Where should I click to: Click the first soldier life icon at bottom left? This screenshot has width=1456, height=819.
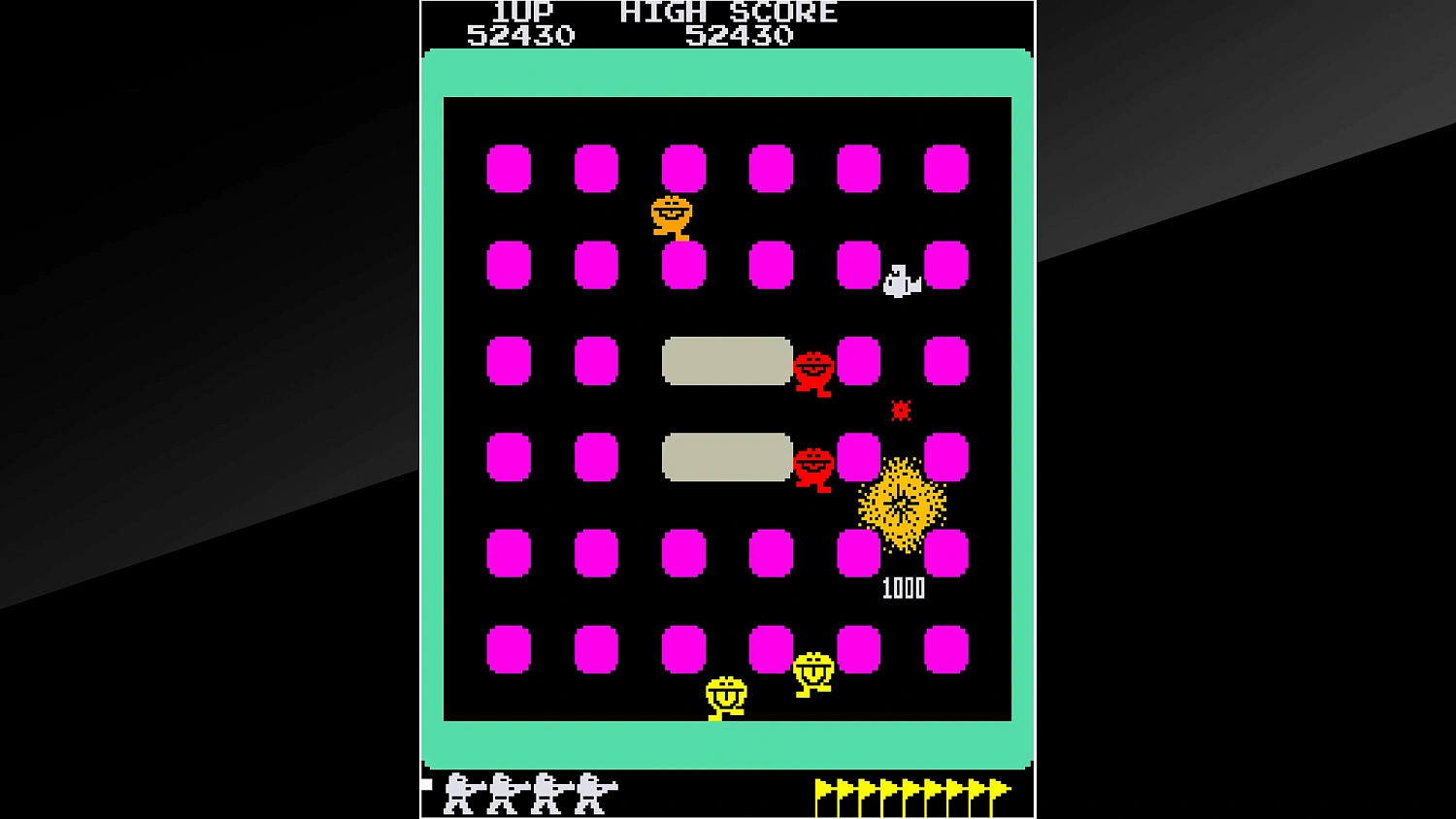pyautogui.click(x=456, y=791)
